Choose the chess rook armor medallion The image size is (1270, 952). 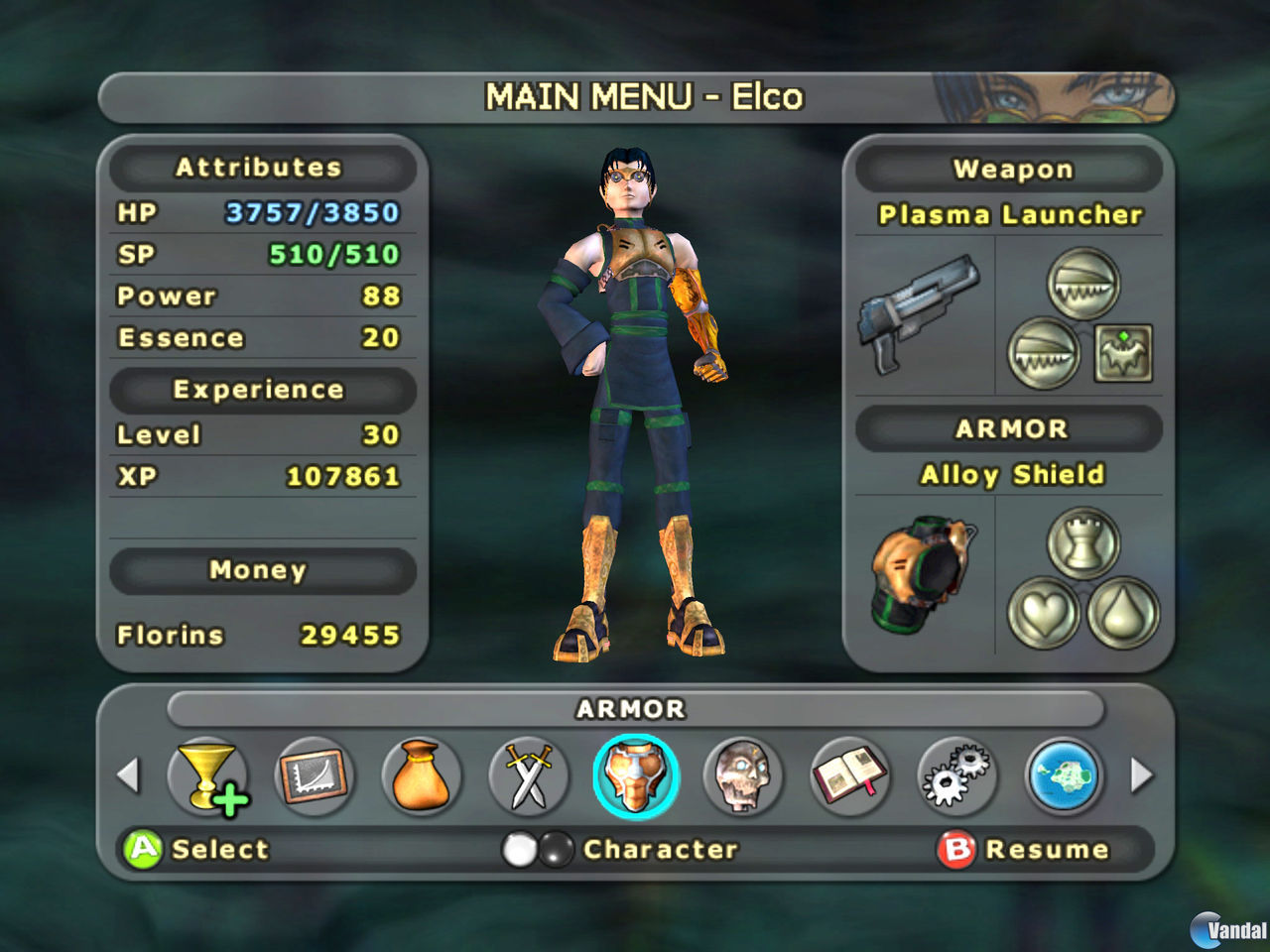(1083, 543)
